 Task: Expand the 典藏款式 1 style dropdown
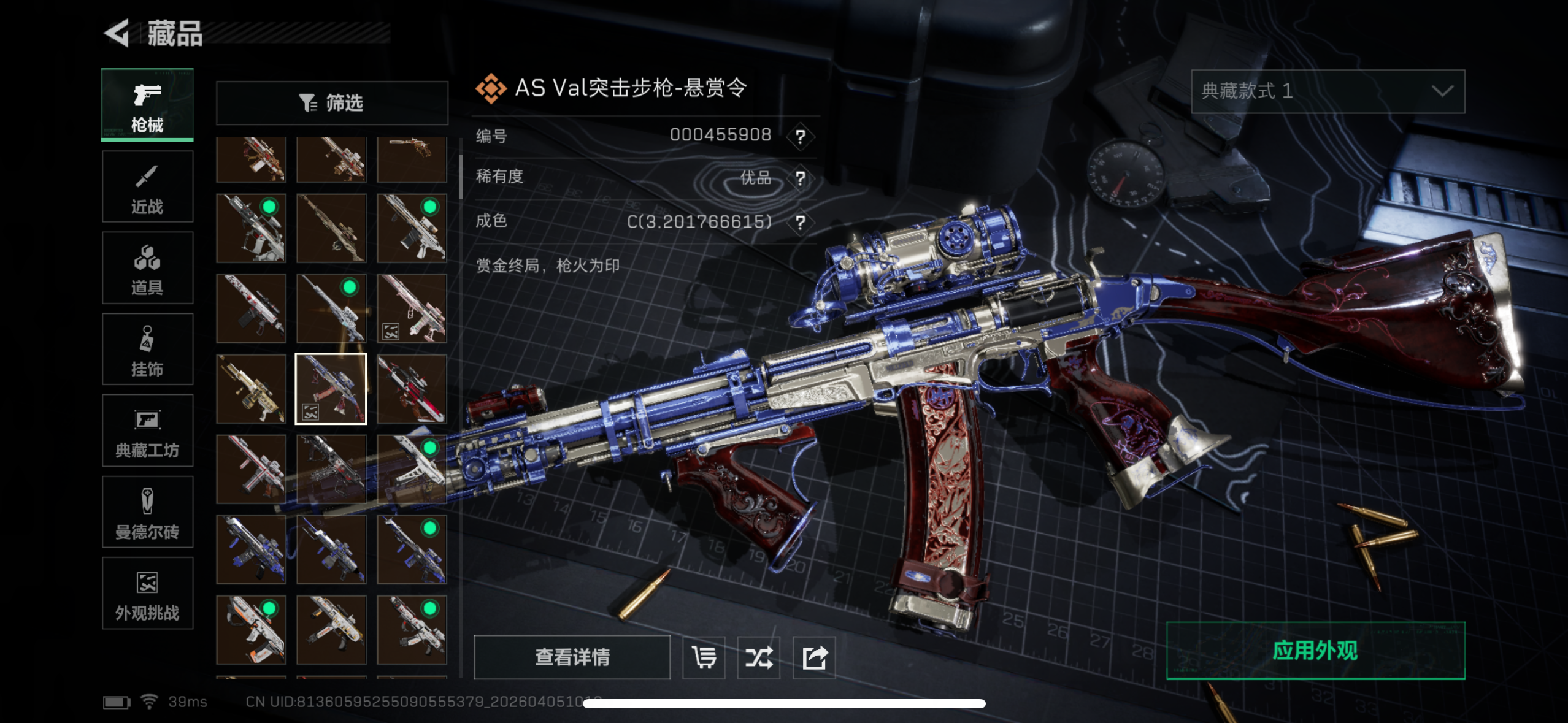(1328, 91)
